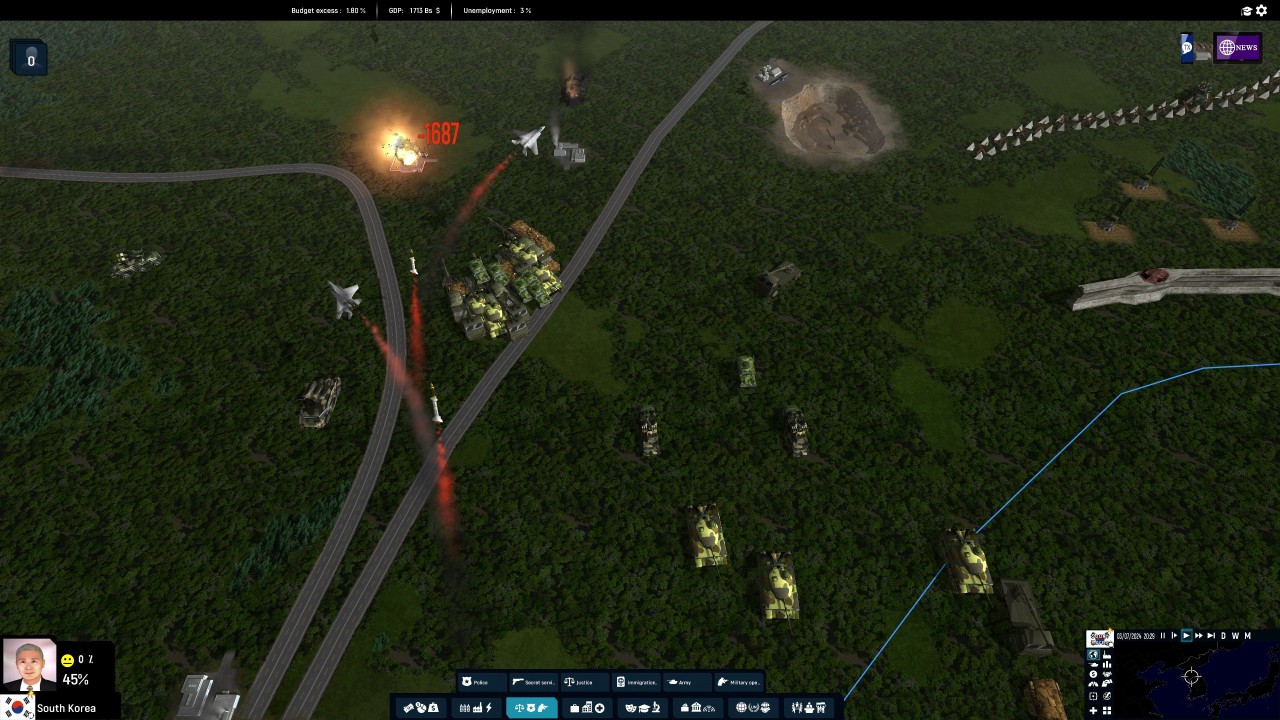The height and width of the screenshot is (720, 1280).
Task: Select the industry and energy category
Action: click(x=475, y=708)
